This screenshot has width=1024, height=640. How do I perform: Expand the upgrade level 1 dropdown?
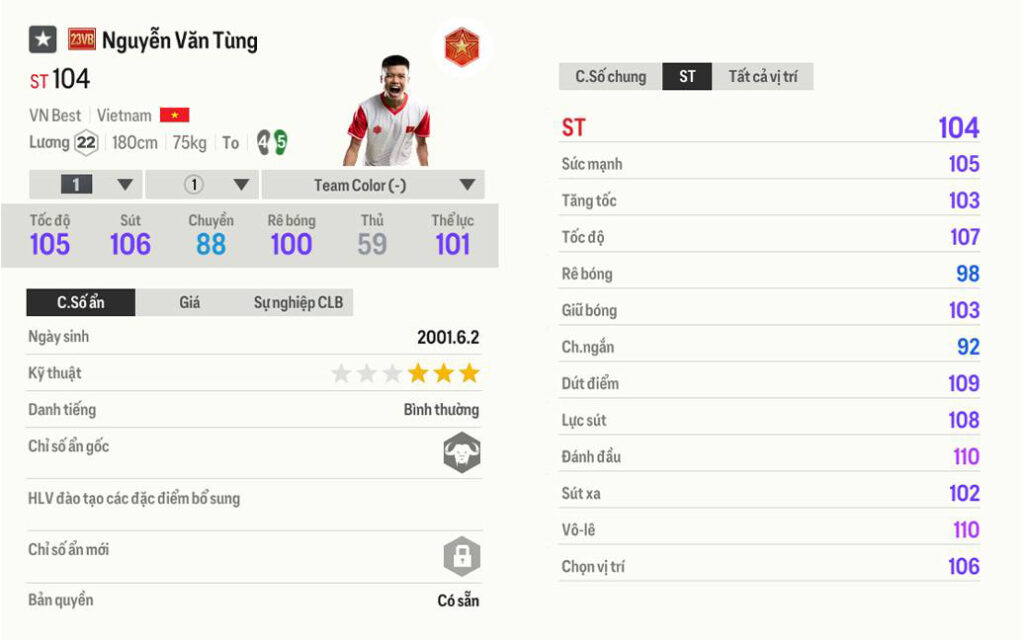pos(87,185)
